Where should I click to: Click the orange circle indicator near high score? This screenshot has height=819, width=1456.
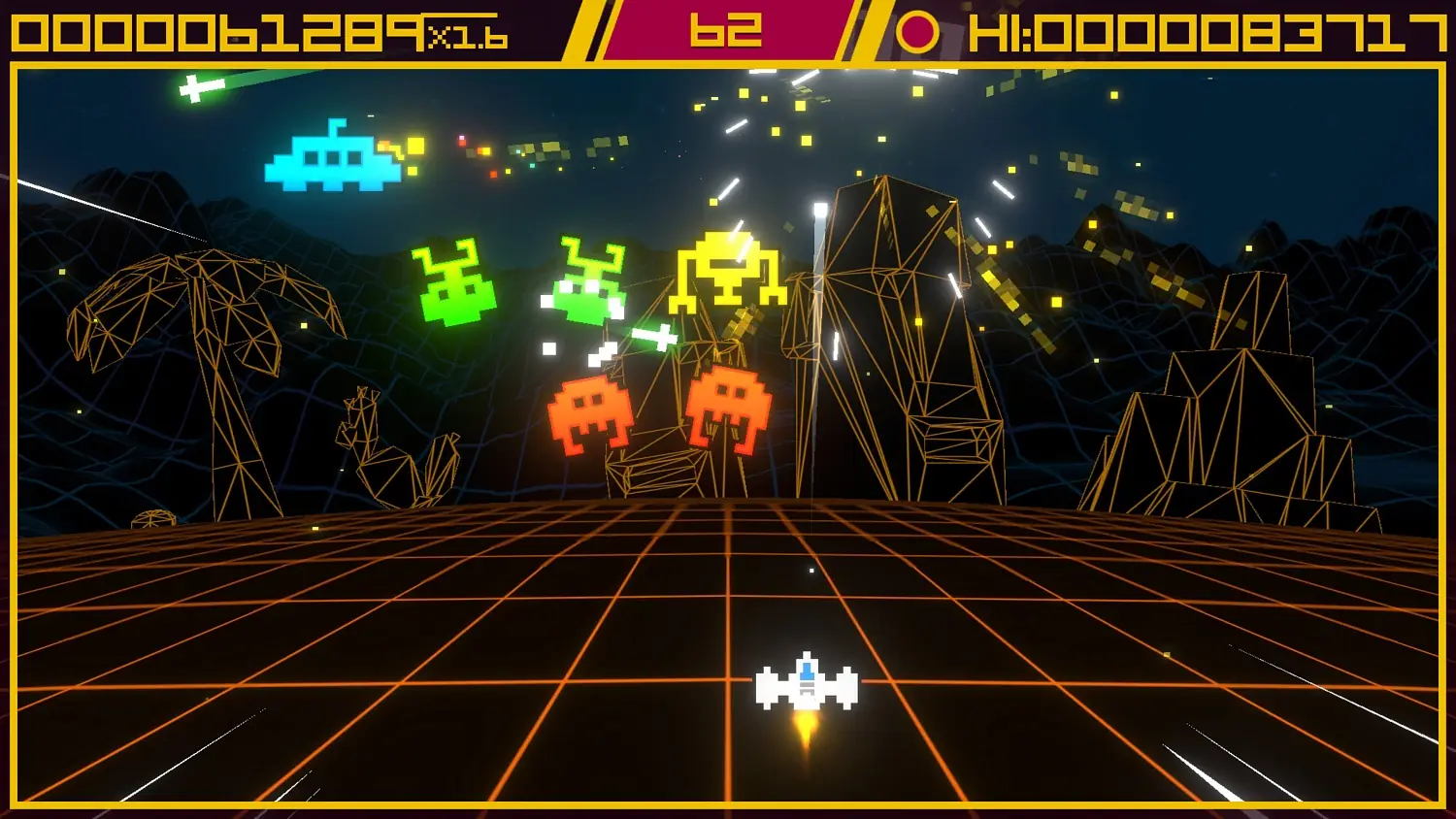pyautogui.click(x=917, y=30)
